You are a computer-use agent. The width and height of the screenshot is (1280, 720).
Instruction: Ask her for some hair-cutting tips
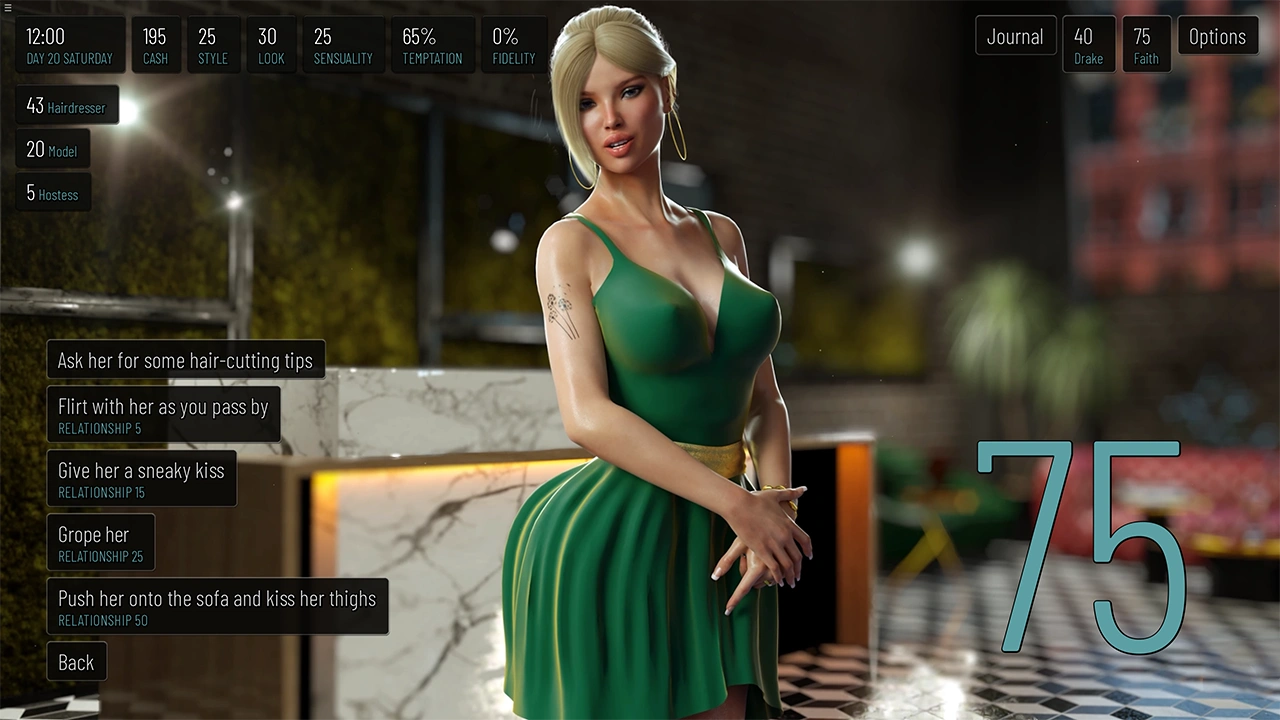point(185,360)
